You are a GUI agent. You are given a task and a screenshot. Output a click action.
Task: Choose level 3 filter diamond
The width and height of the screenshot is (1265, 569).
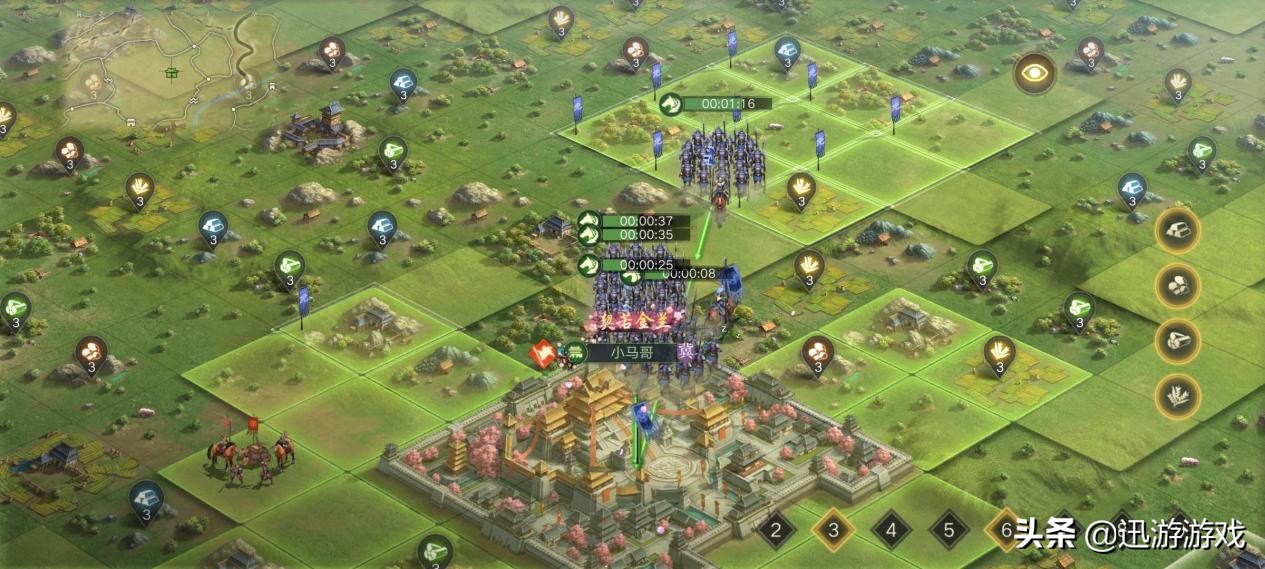832,530
